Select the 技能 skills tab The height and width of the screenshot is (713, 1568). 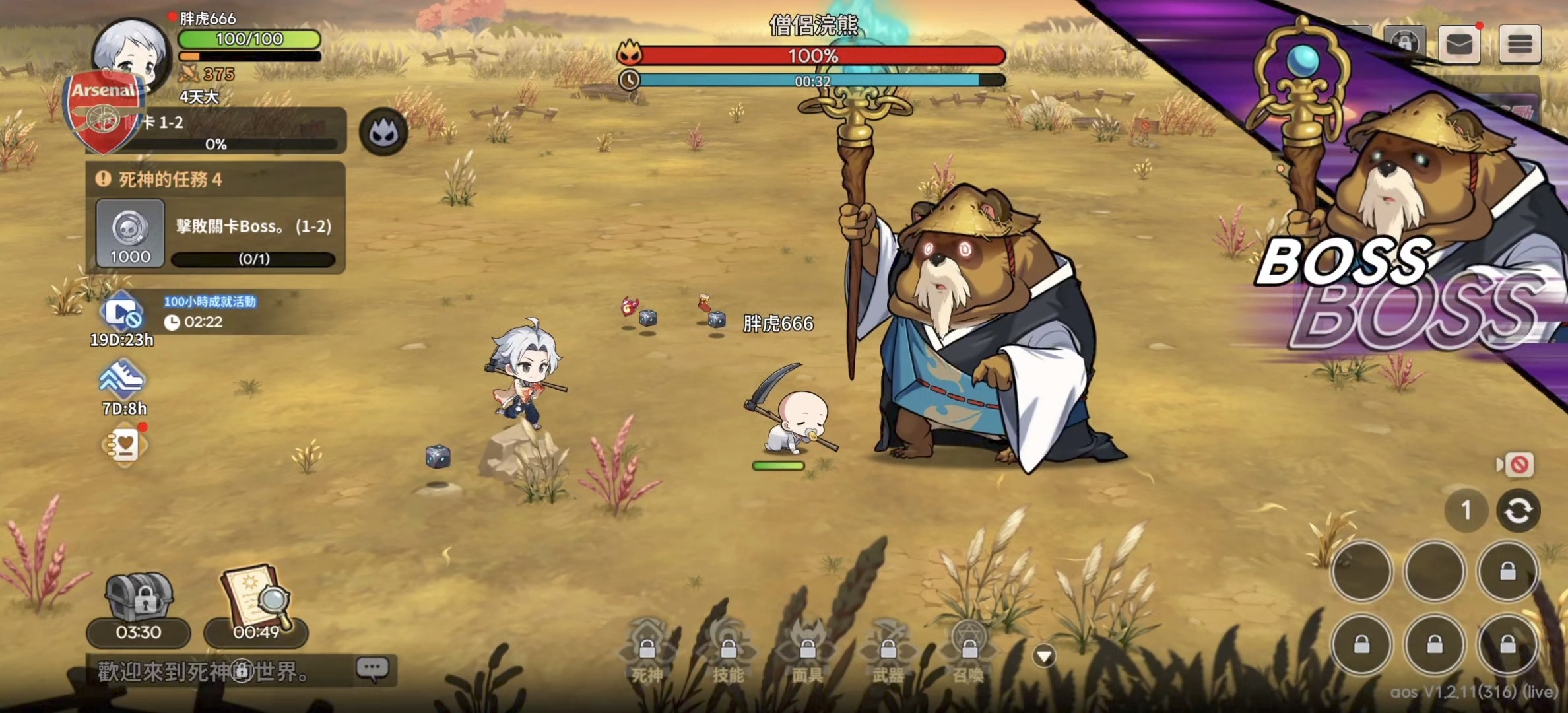point(728,652)
